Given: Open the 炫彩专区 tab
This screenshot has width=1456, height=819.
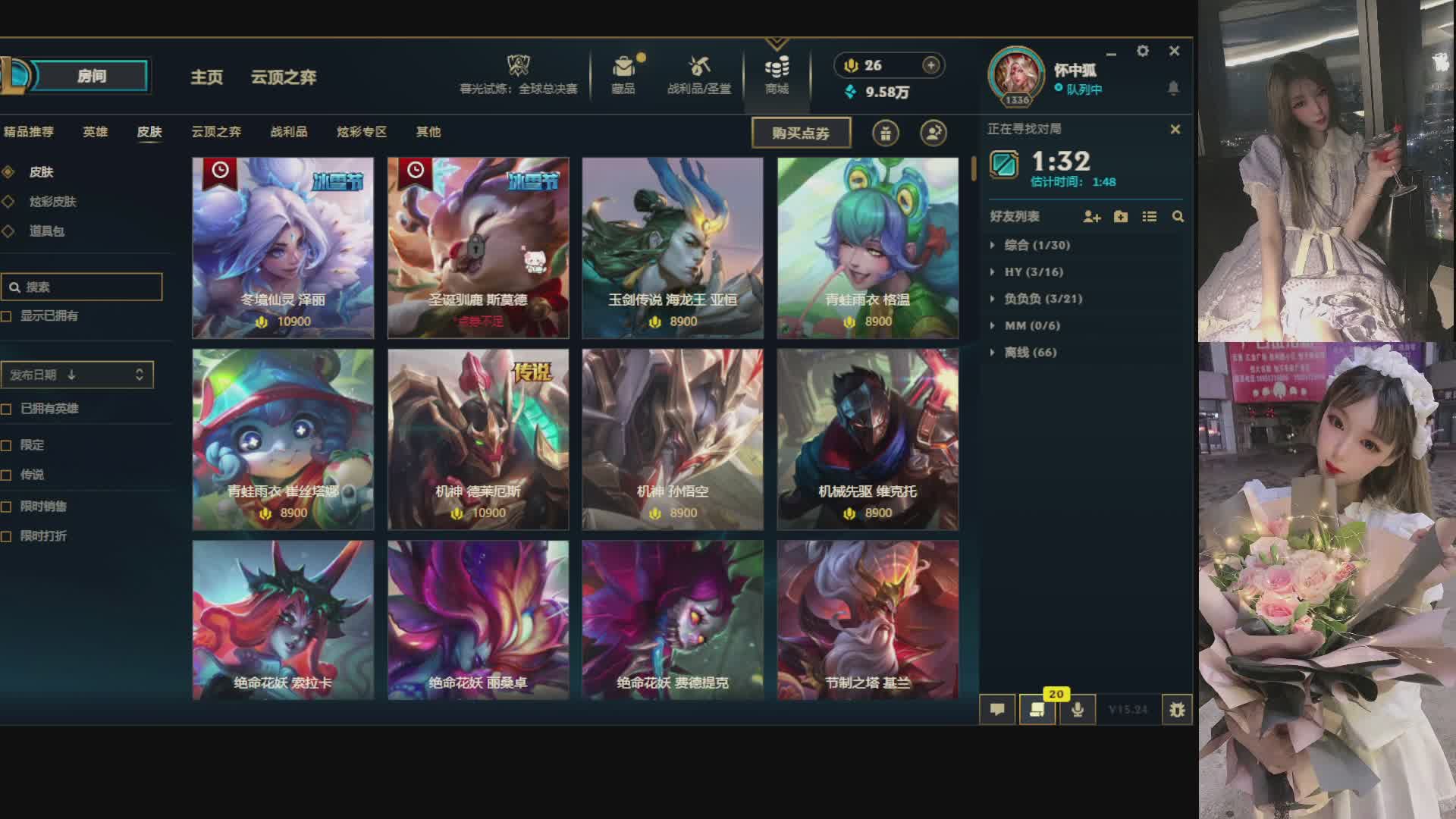Looking at the screenshot, I should click(x=362, y=132).
